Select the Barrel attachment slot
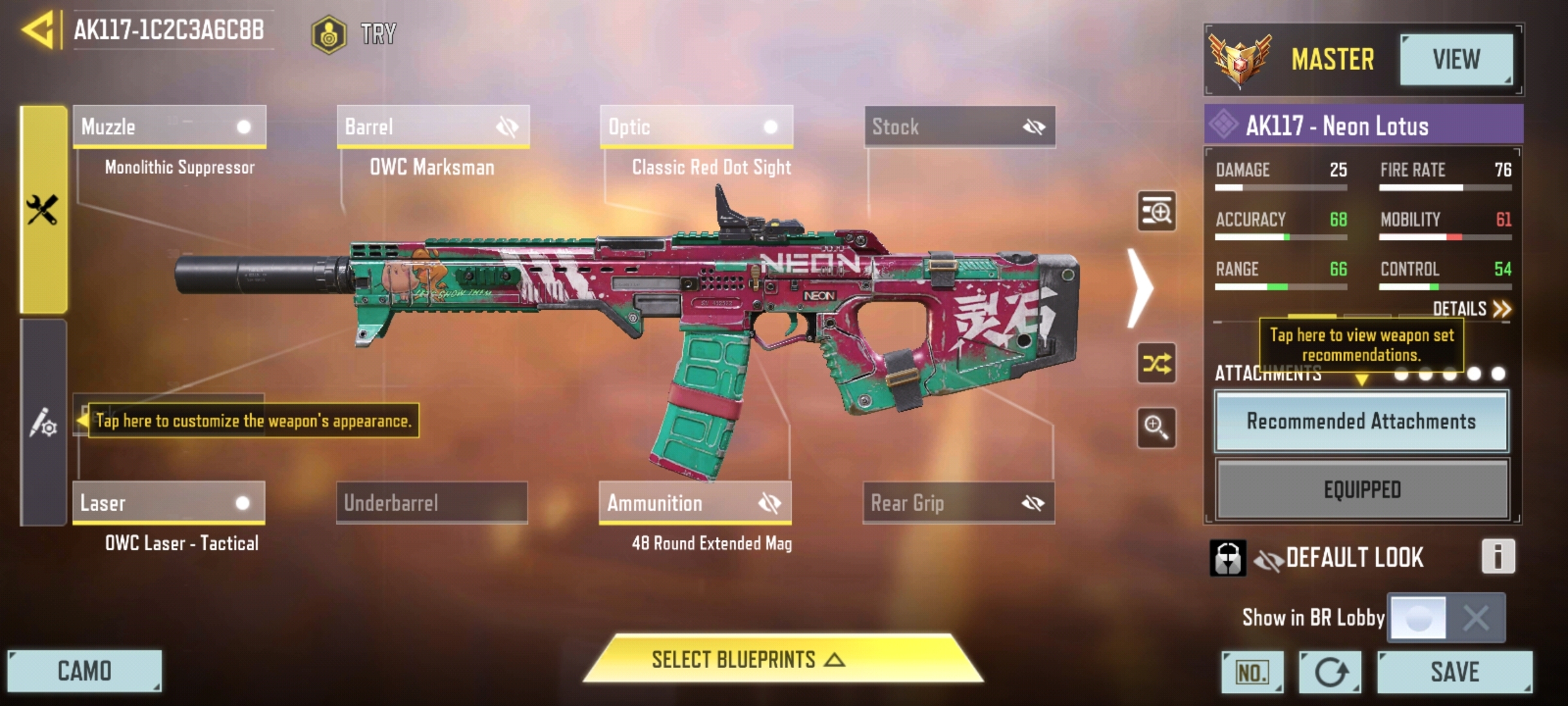 pos(433,126)
